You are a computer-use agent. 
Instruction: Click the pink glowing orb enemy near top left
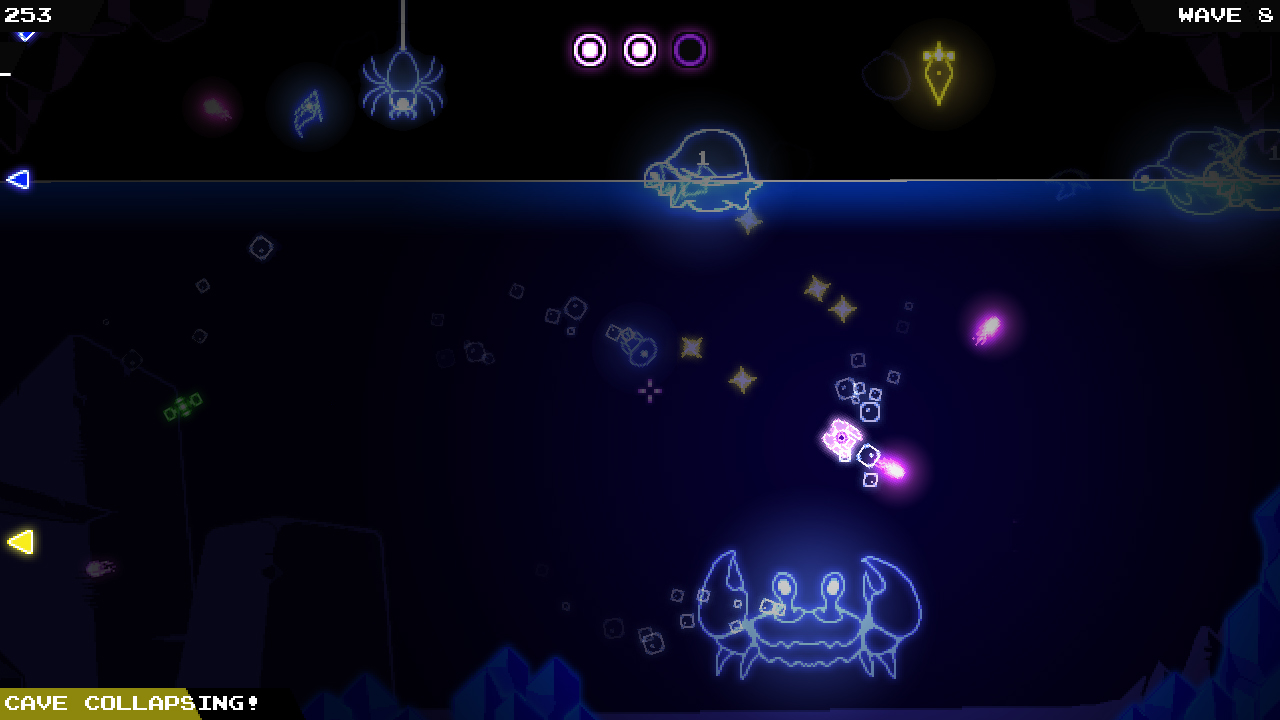point(213,108)
